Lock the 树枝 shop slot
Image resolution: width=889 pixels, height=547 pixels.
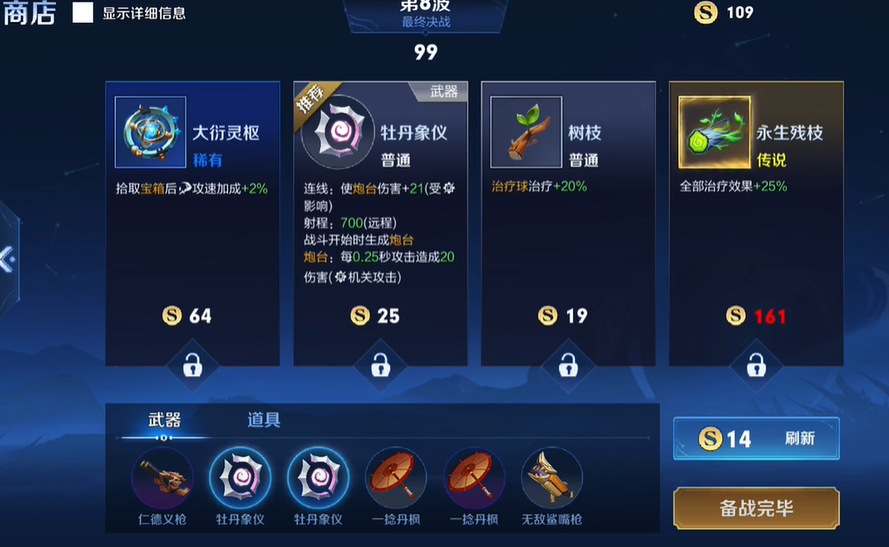[x=568, y=366]
